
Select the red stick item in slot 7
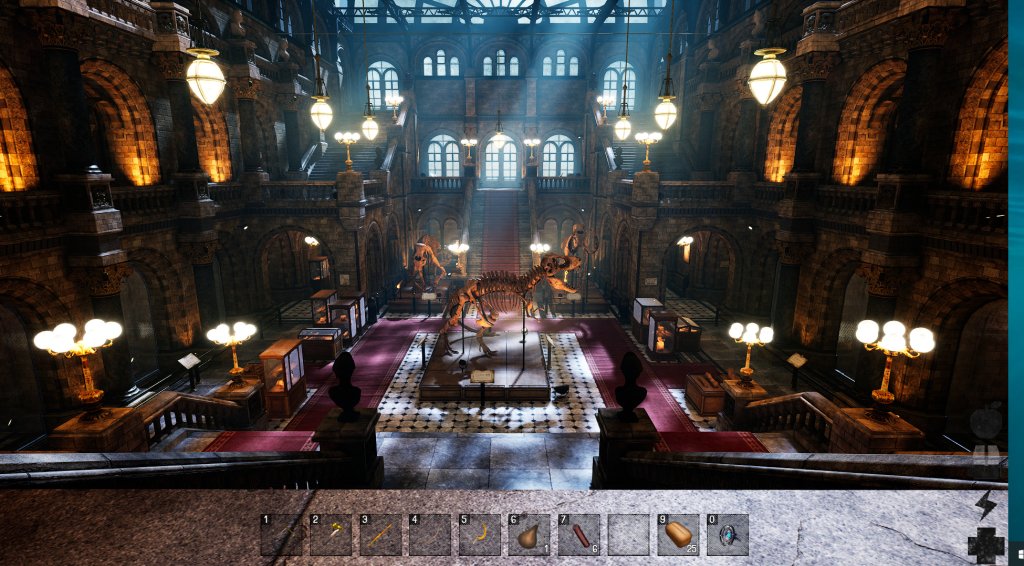click(x=578, y=535)
